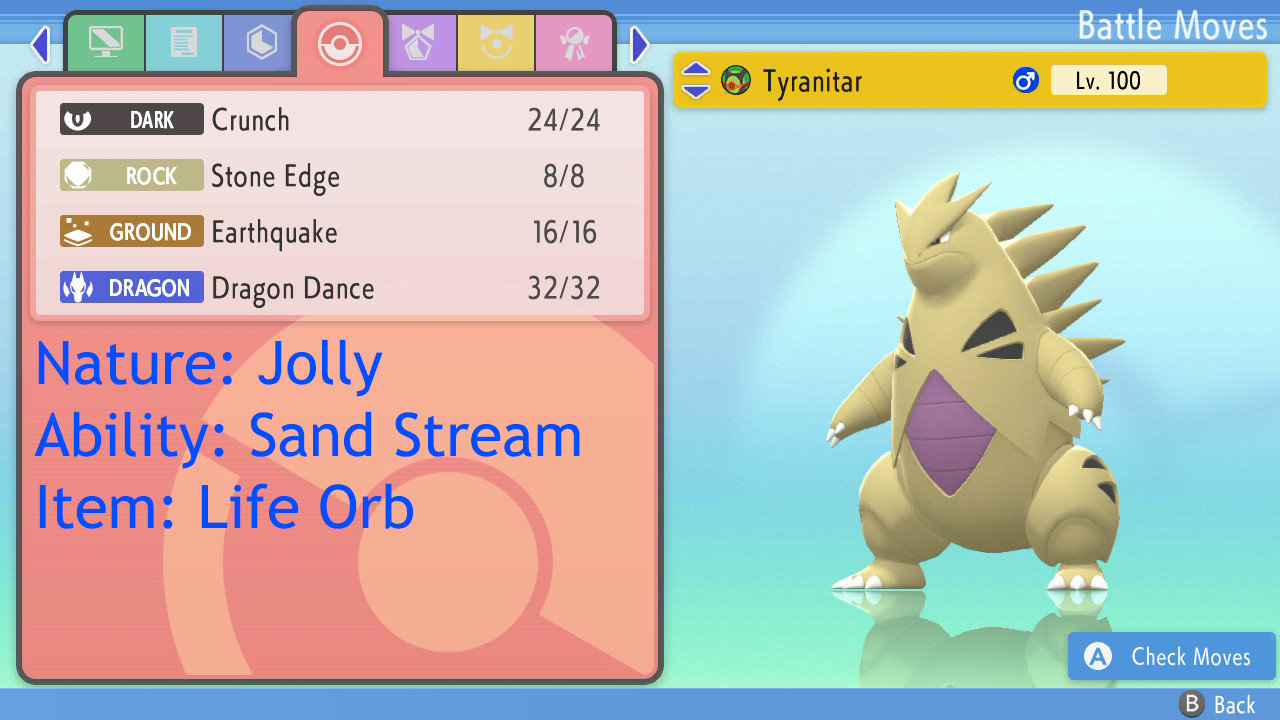Click the DRAGON type badge for Dragon Dance

pos(131,288)
